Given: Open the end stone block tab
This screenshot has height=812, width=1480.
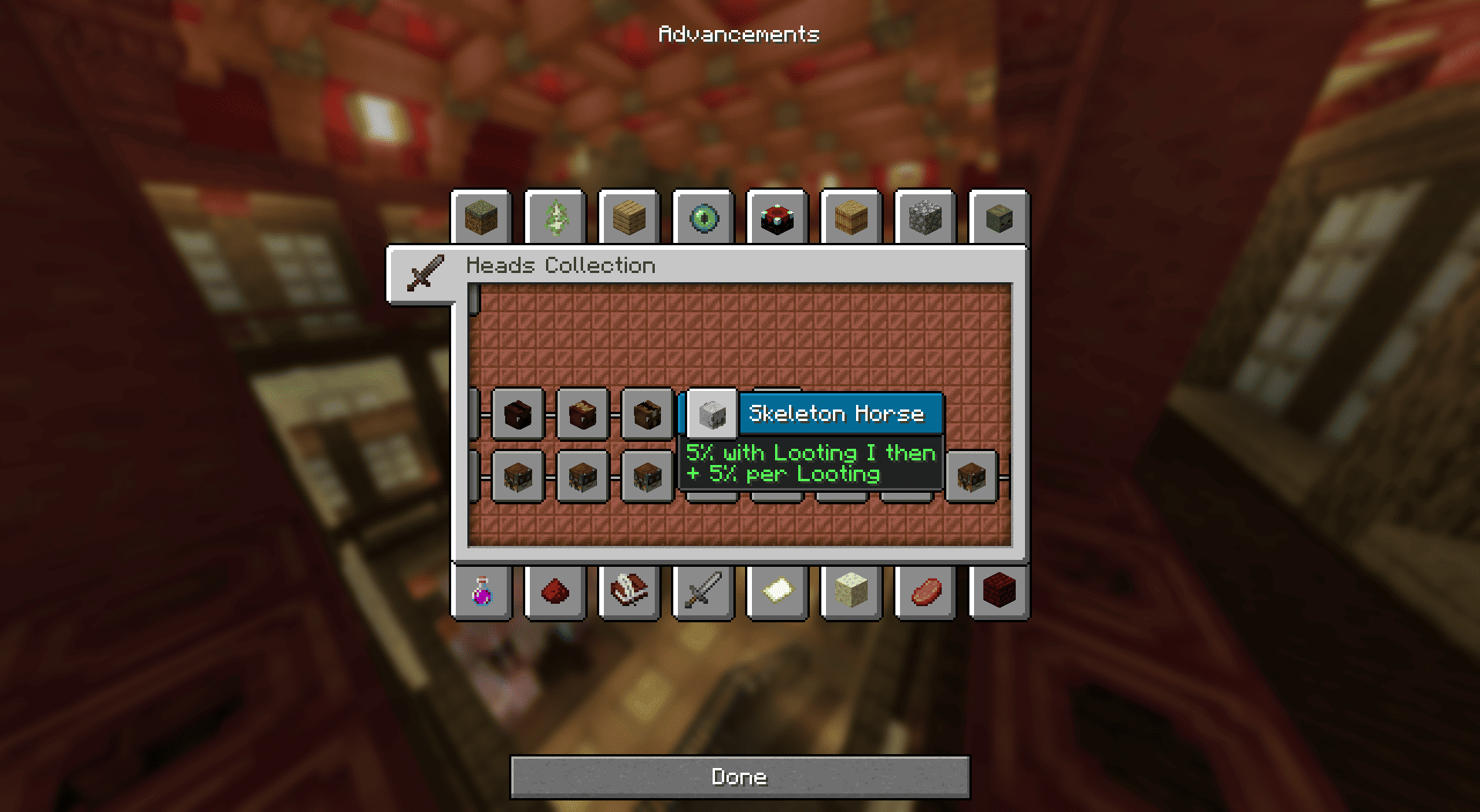Looking at the screenshot, I should 851,592.
